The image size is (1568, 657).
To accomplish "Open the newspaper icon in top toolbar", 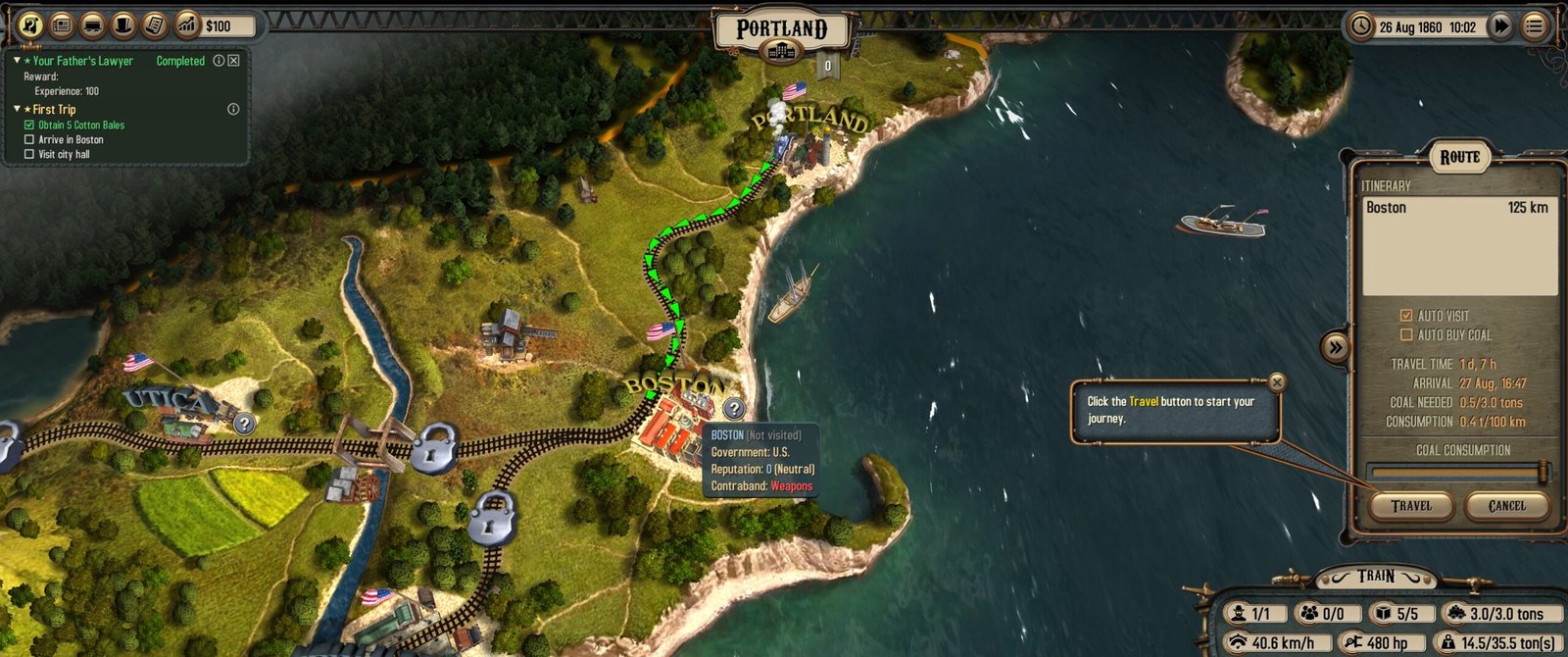I will click(x=61, y=25).
